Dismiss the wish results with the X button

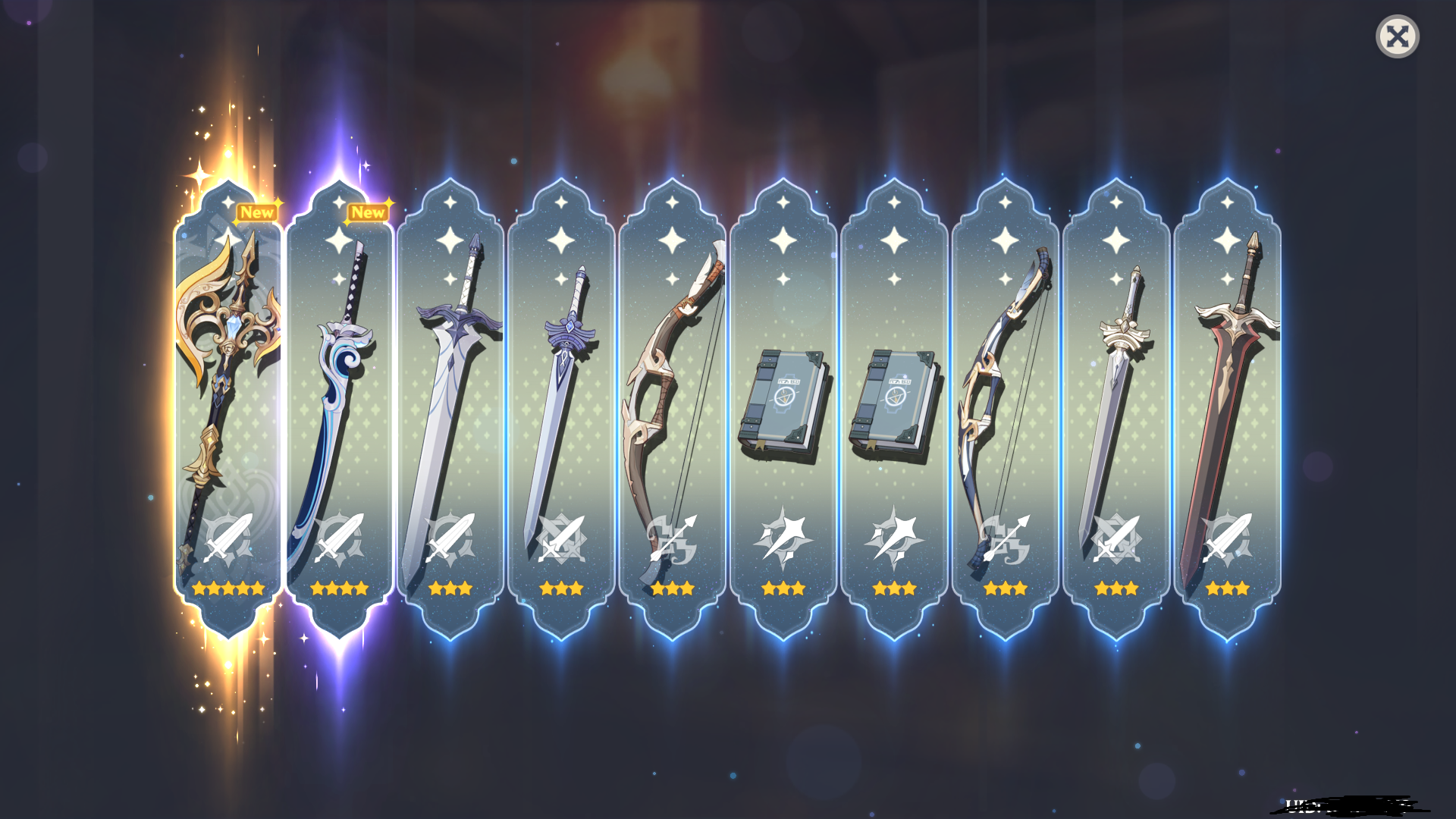coord(1399,36)
